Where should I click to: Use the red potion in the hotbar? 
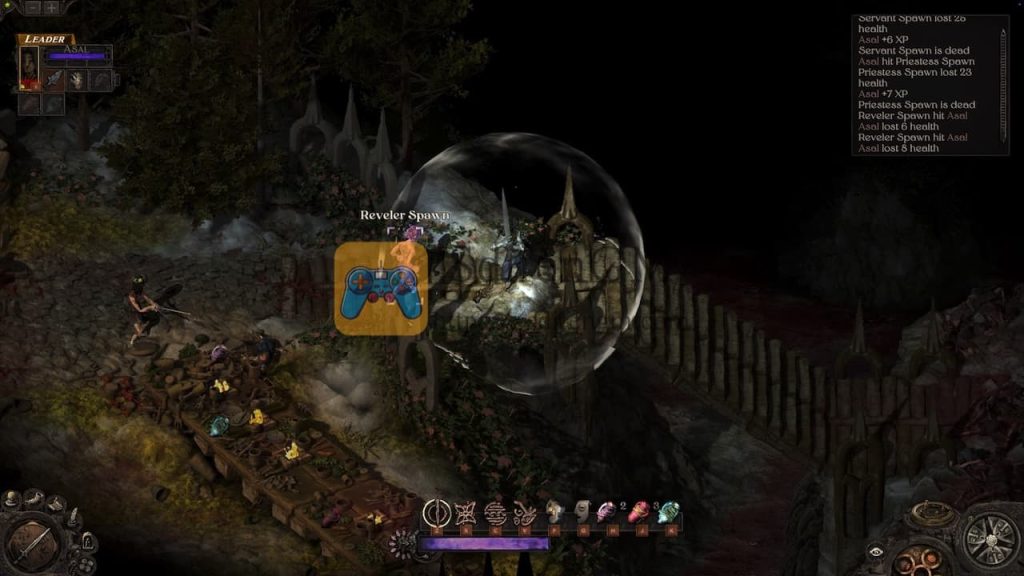pyautogui.click(x=638, y=513)
